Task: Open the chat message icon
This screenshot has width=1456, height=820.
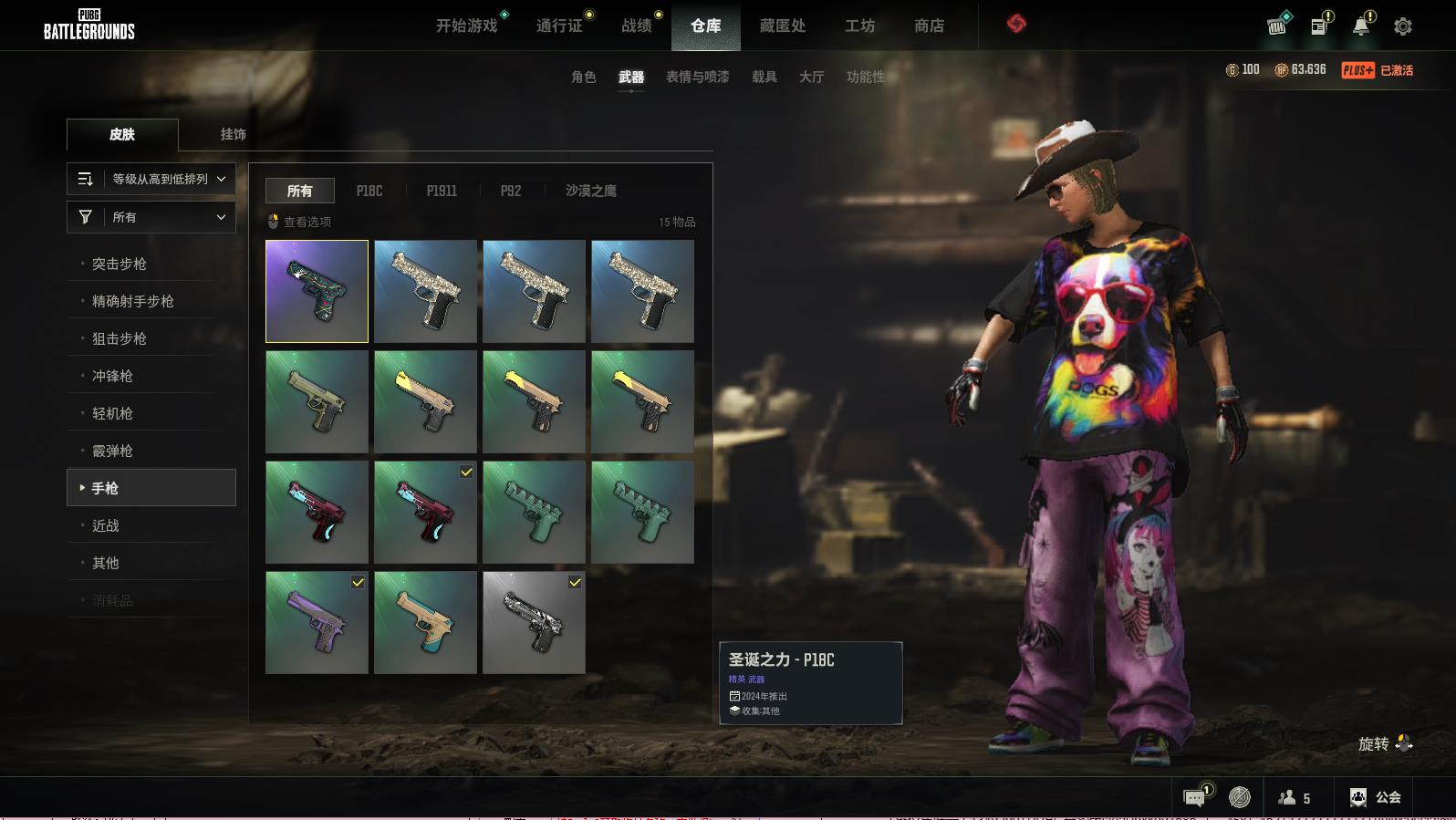Action: point(1194,798)
